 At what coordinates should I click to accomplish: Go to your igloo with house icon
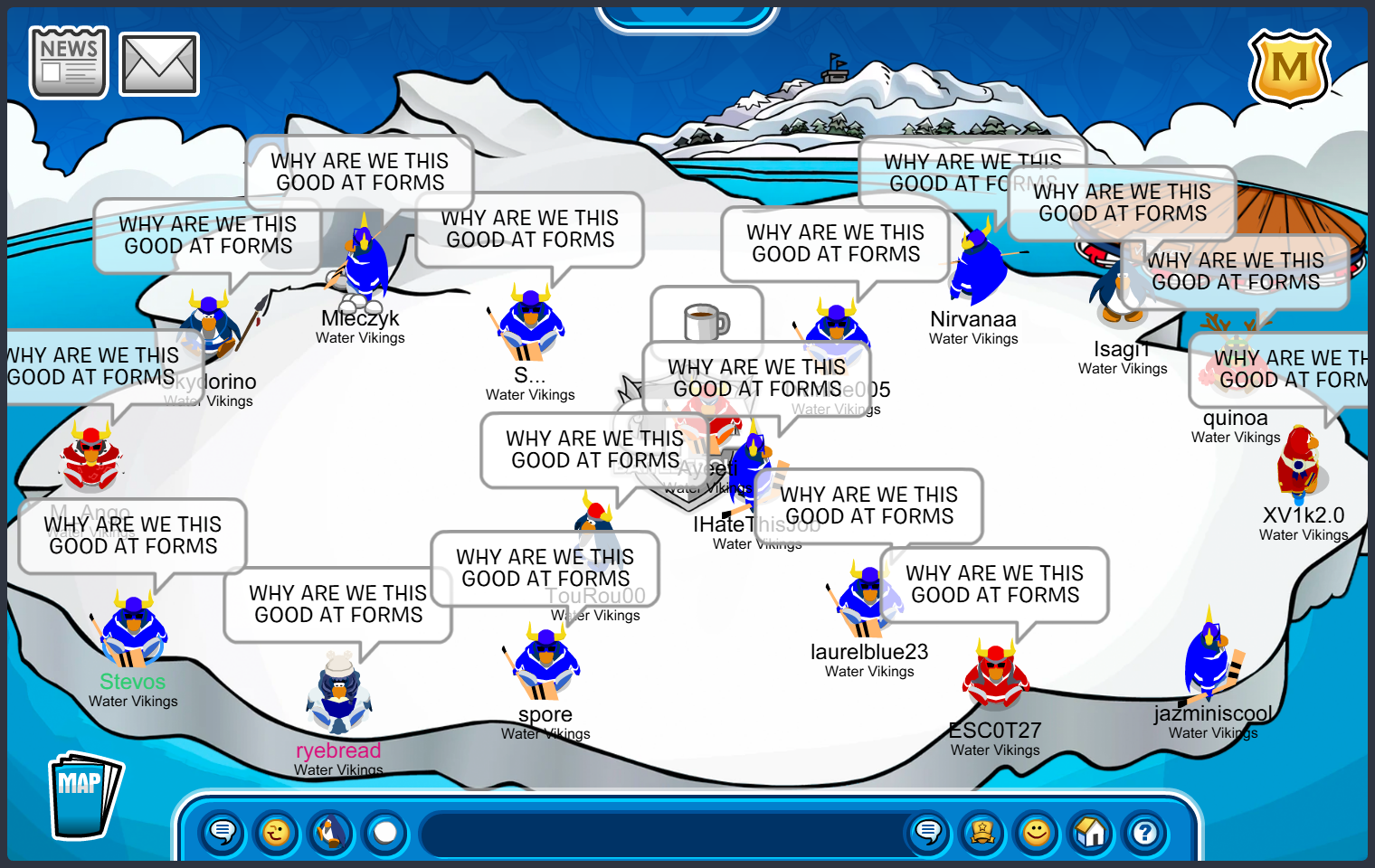click(x=1091, y=832)
